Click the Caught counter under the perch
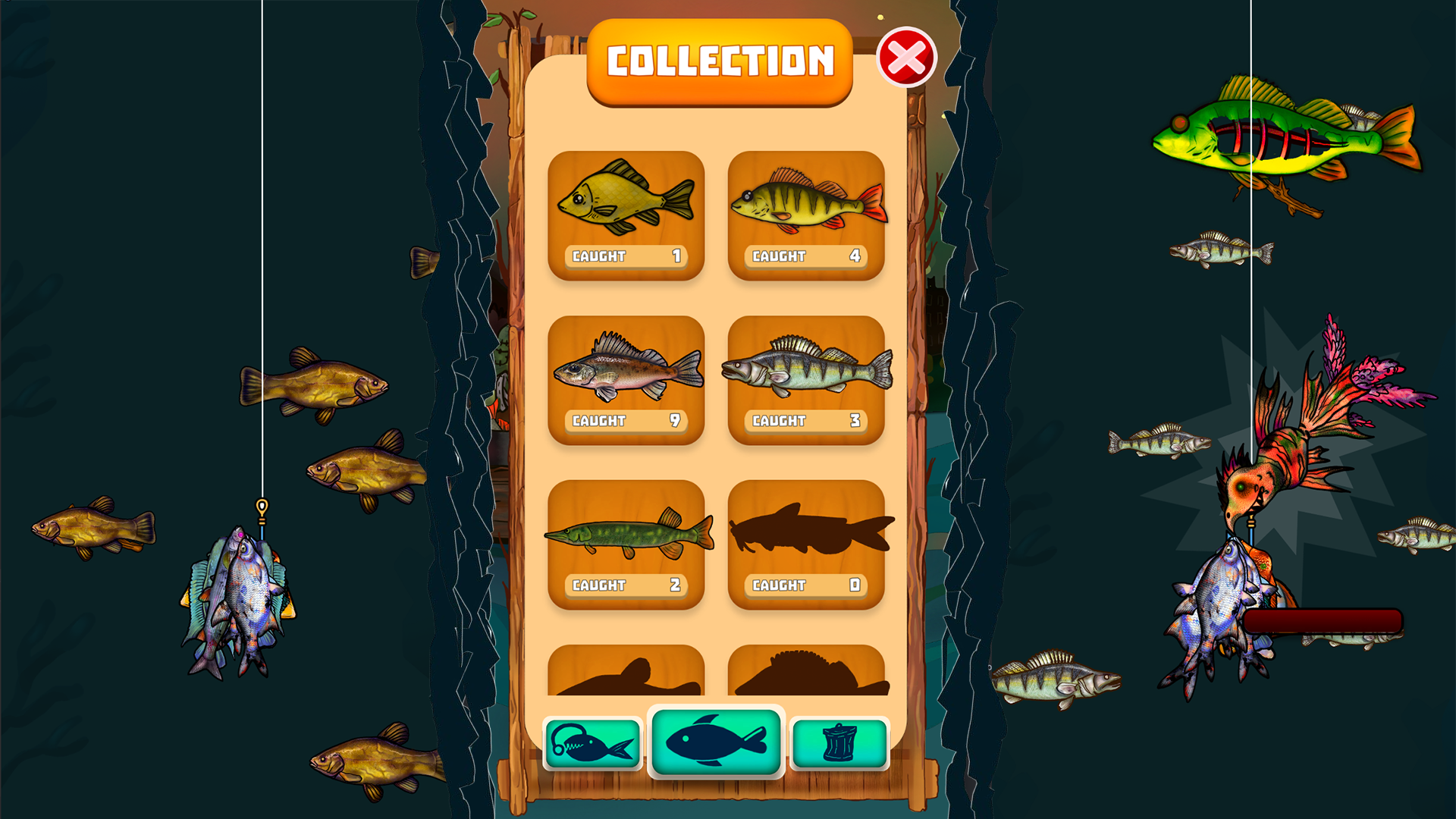Screen dimensions: 1456x819 pyautogui.click(x=806, y=256)
